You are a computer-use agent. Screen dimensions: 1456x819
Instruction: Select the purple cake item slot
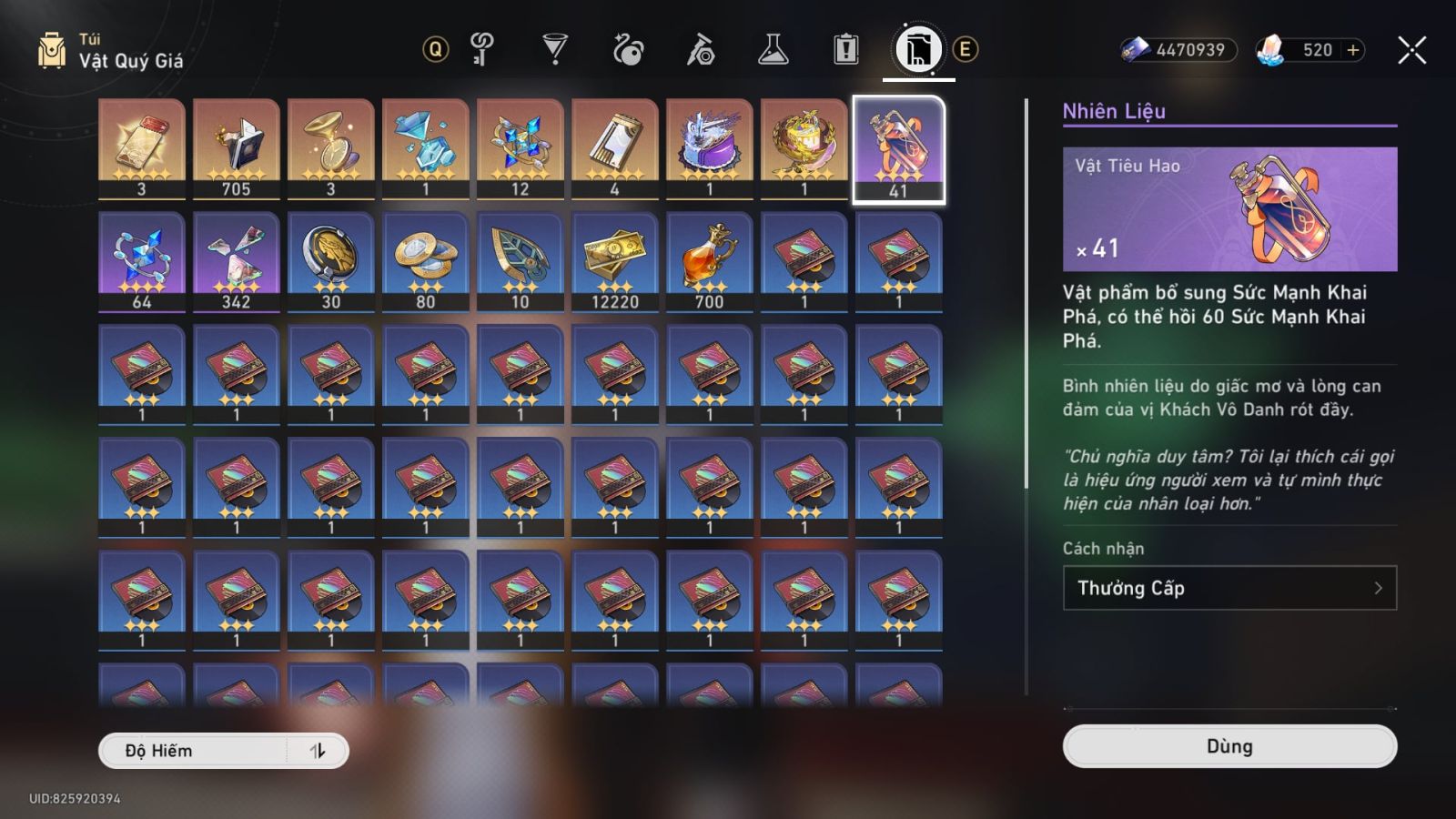[x=710, y=148]
